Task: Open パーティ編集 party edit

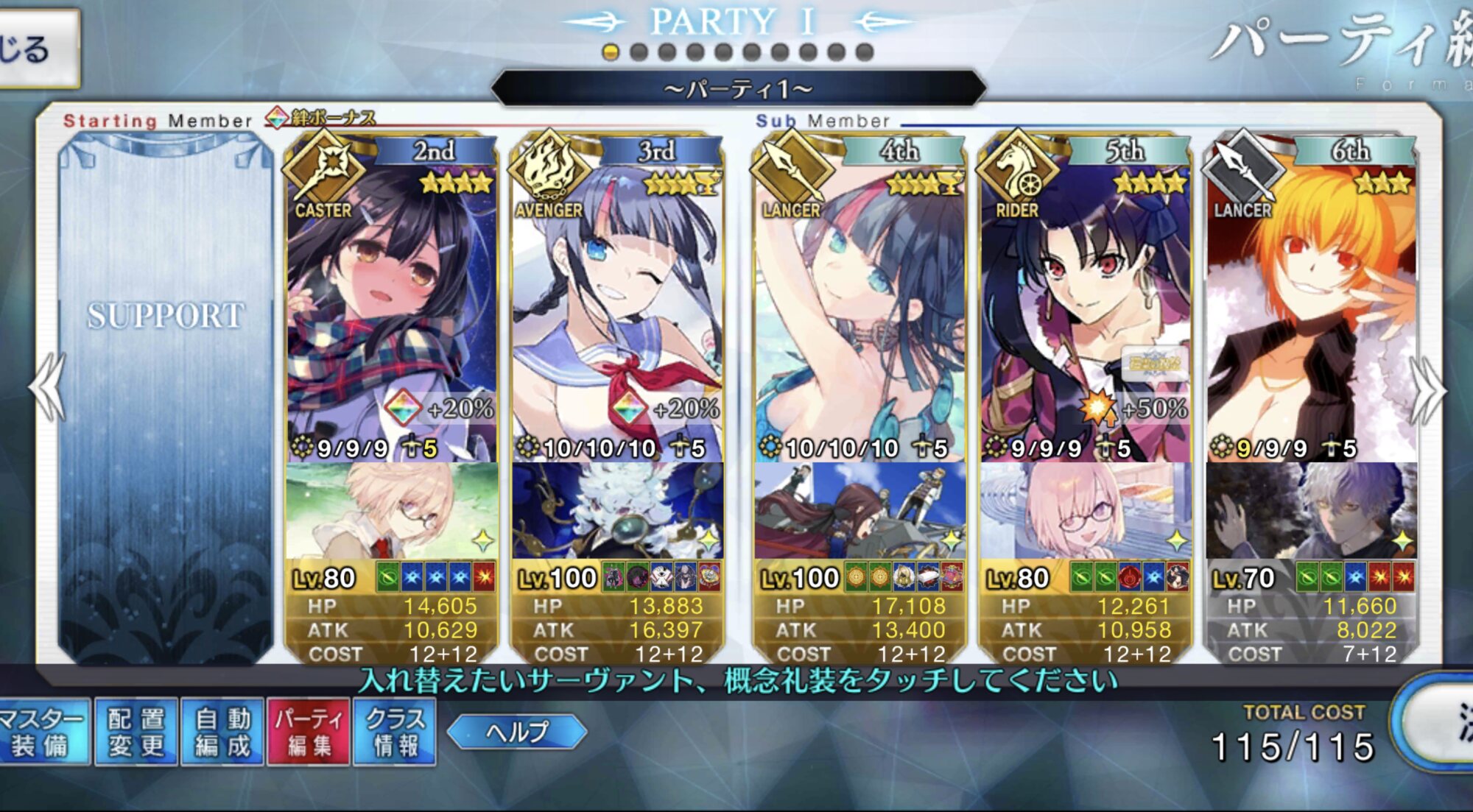Action: click(x=309, y=732)
